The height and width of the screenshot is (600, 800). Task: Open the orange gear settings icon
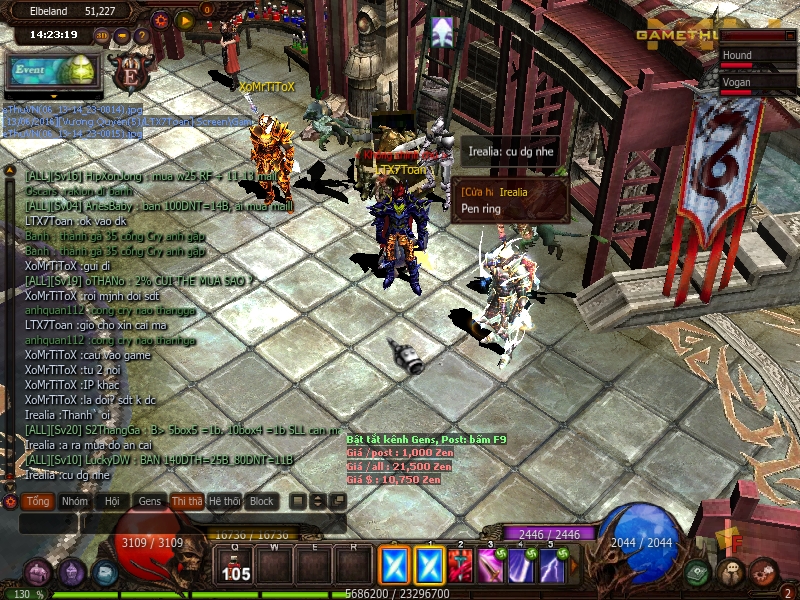point(161,19)
